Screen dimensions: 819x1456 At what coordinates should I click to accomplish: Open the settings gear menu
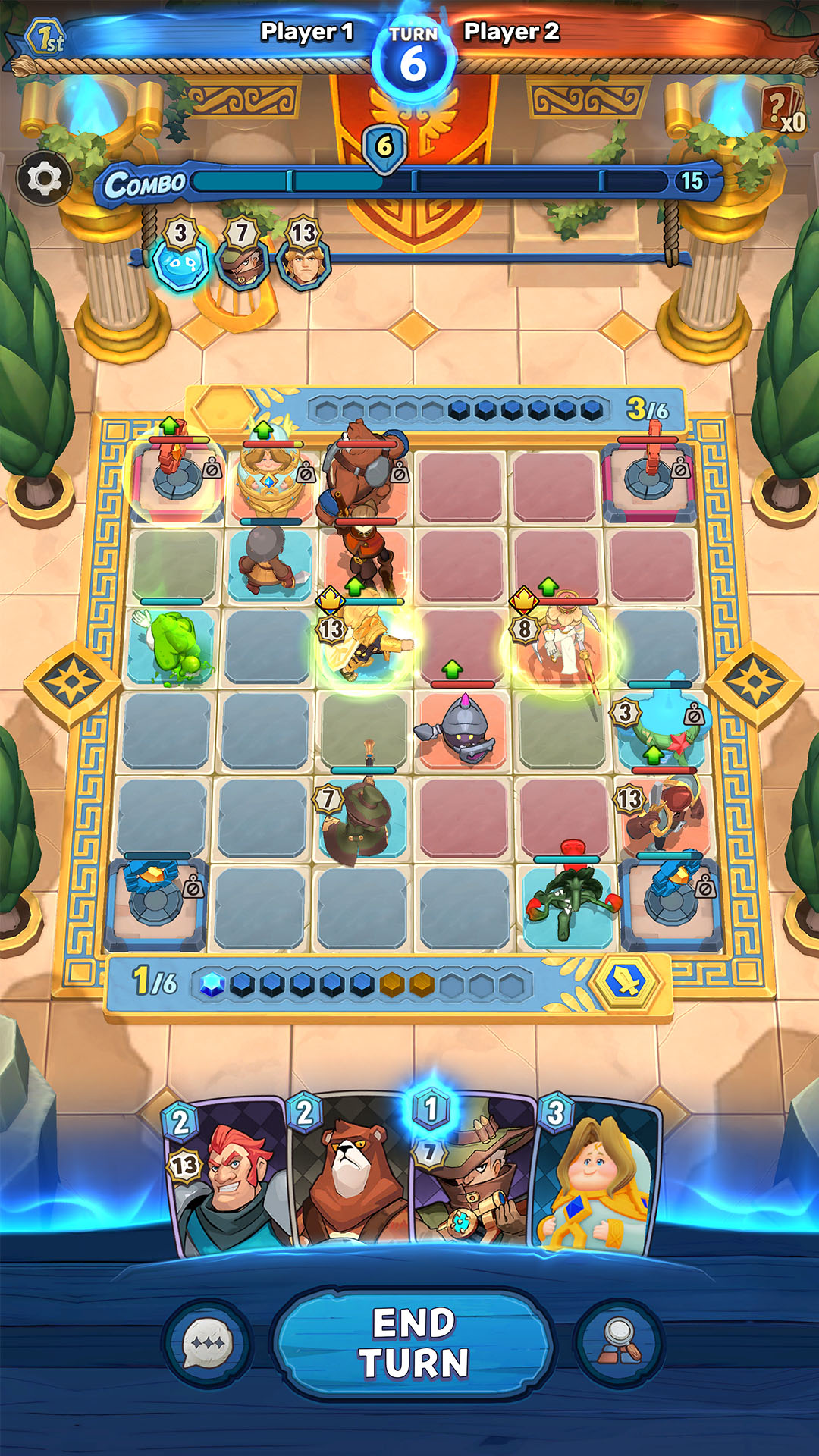pos(45,179)
